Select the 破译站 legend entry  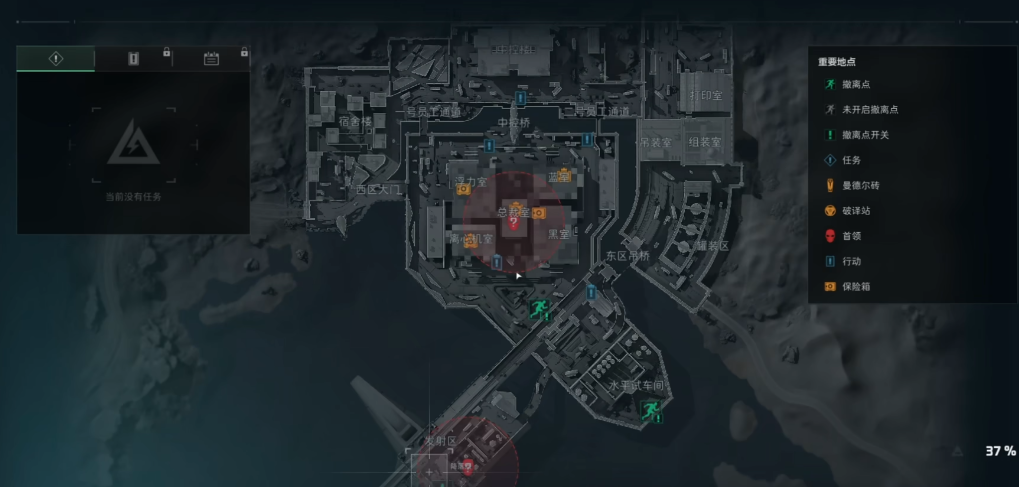click(x=856, y=211)
